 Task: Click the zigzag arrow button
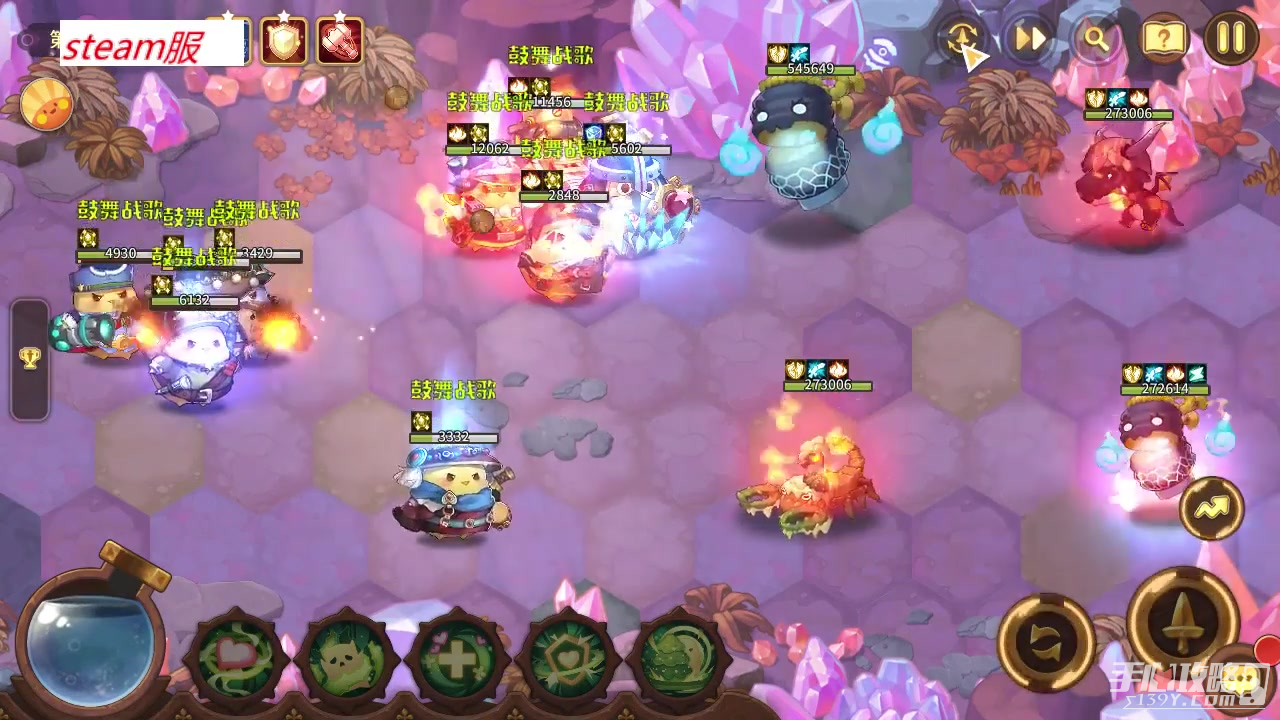click(x=1211, y=509)
